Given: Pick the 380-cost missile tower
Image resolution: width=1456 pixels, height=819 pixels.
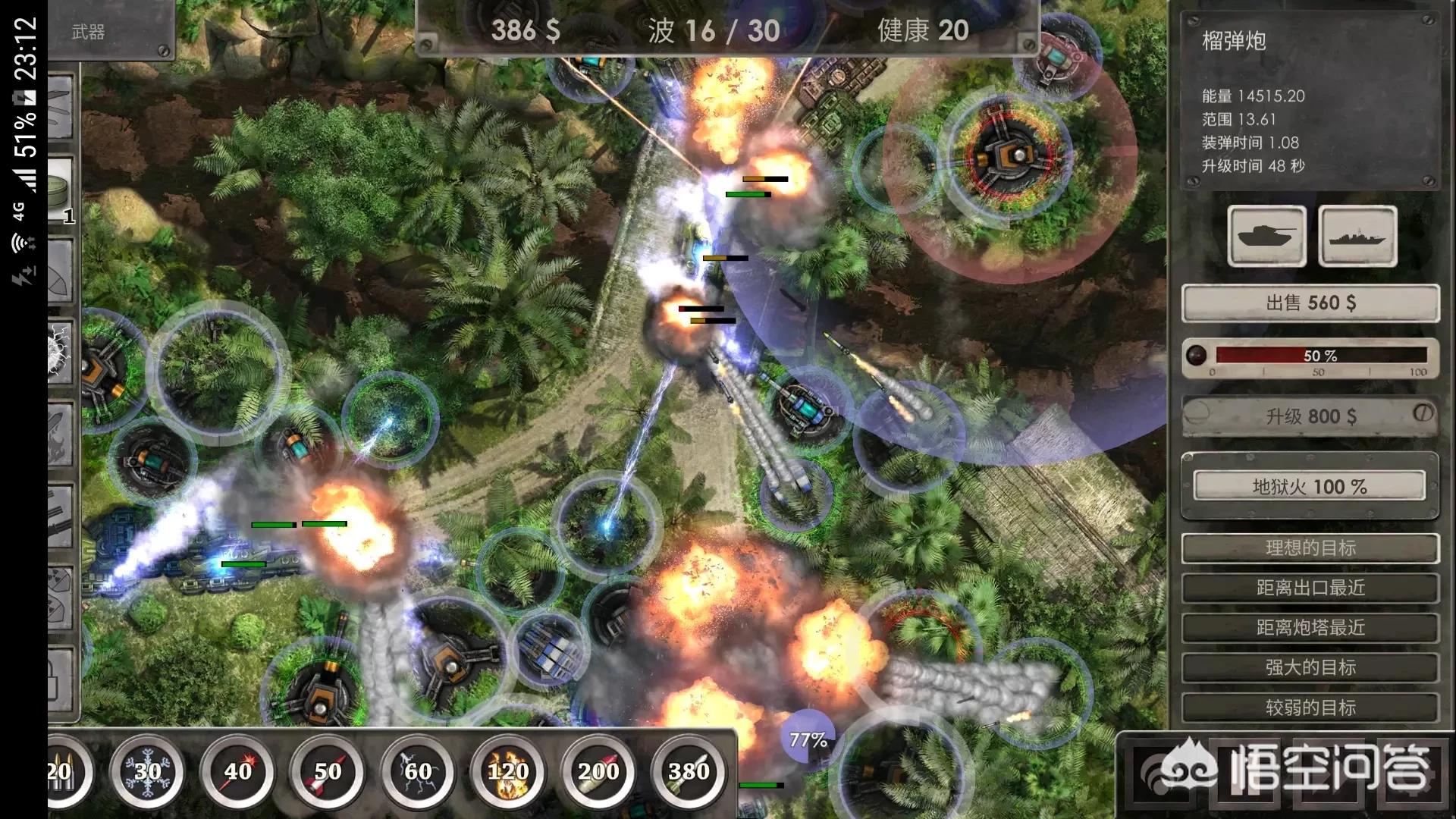Looking at the screenshot, I should point(689,772).
